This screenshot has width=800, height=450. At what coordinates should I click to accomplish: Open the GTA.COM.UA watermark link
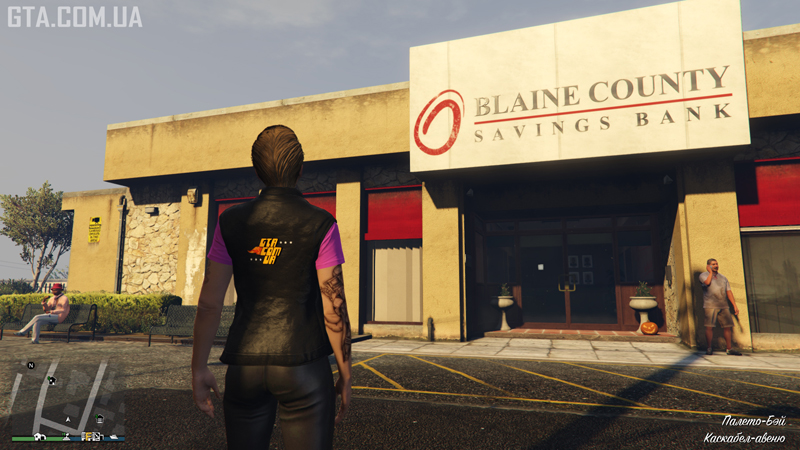point(74,16)
